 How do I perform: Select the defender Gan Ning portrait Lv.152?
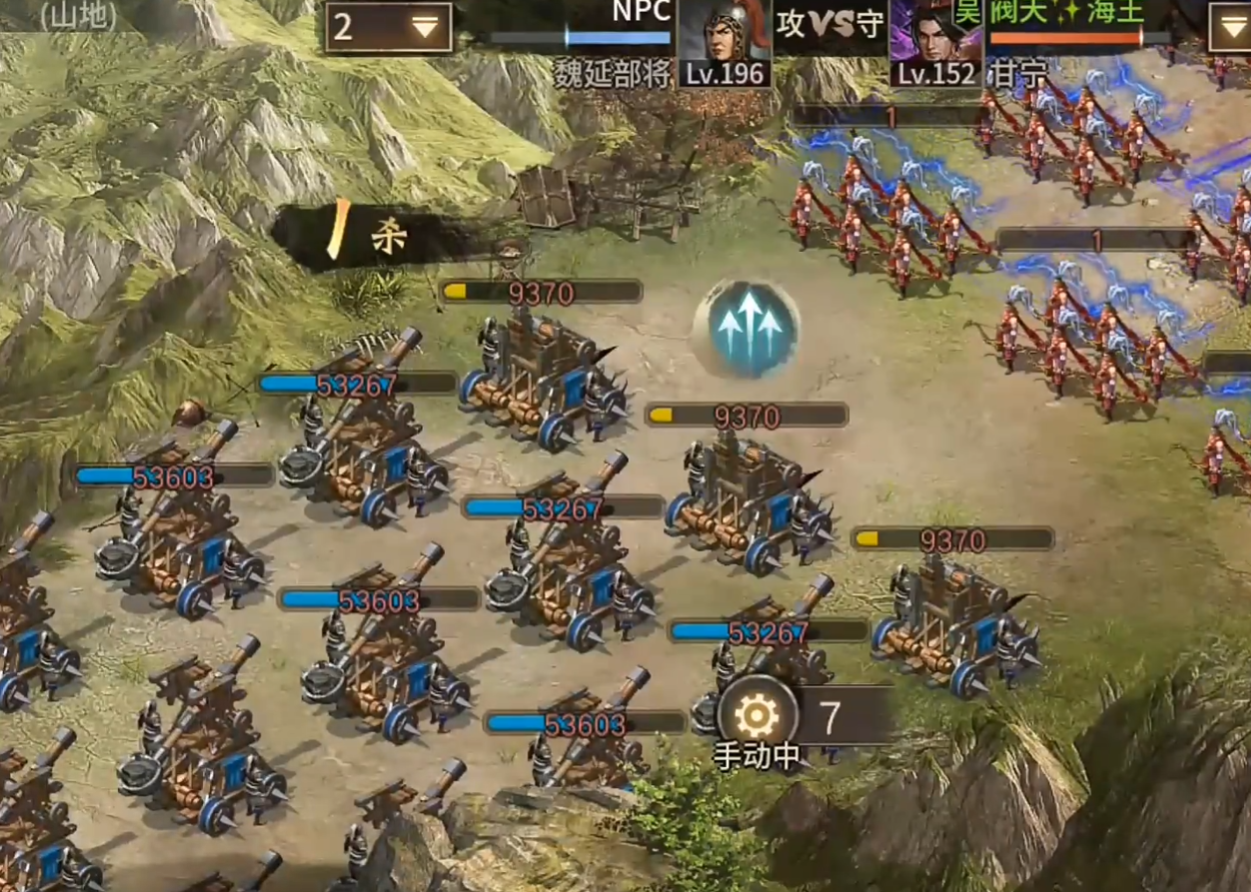click(x=936, y=43)
